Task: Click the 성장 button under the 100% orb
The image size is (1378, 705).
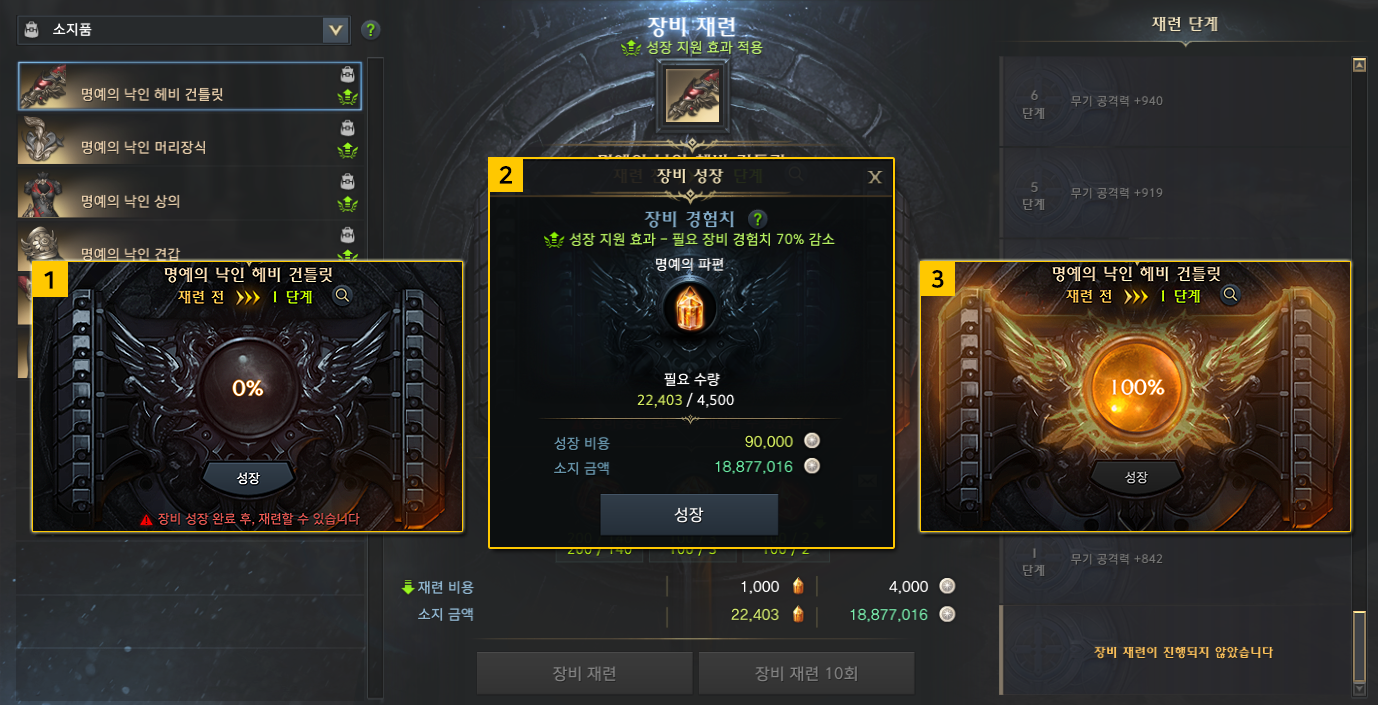Action: point(1136,478)
